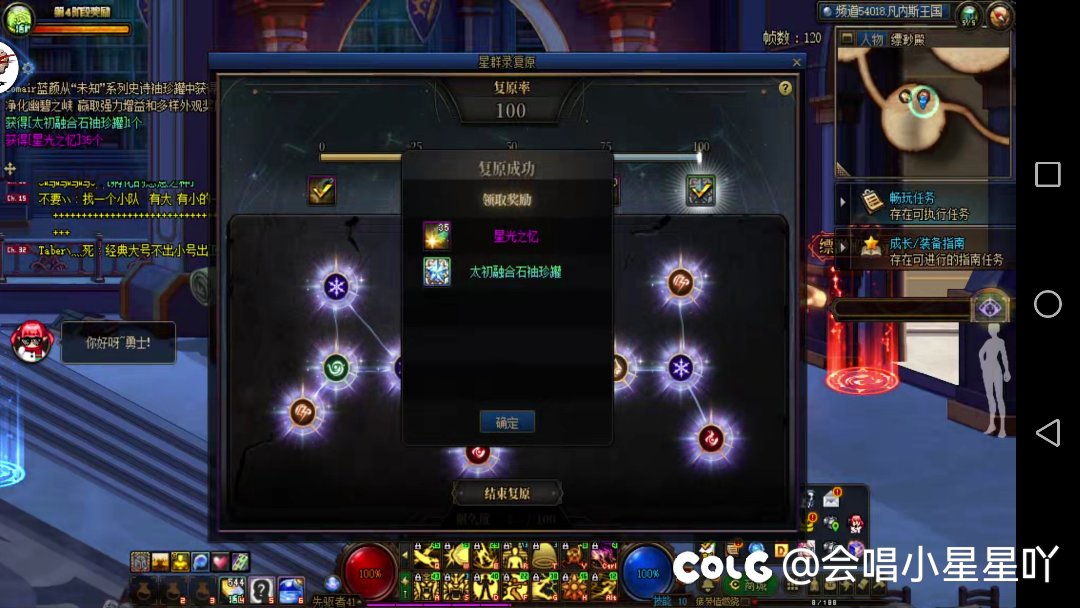Click the mail envelope icon
Image resolution: width=1080 pixels, height=608 pixels.
(x=831, y=499)
